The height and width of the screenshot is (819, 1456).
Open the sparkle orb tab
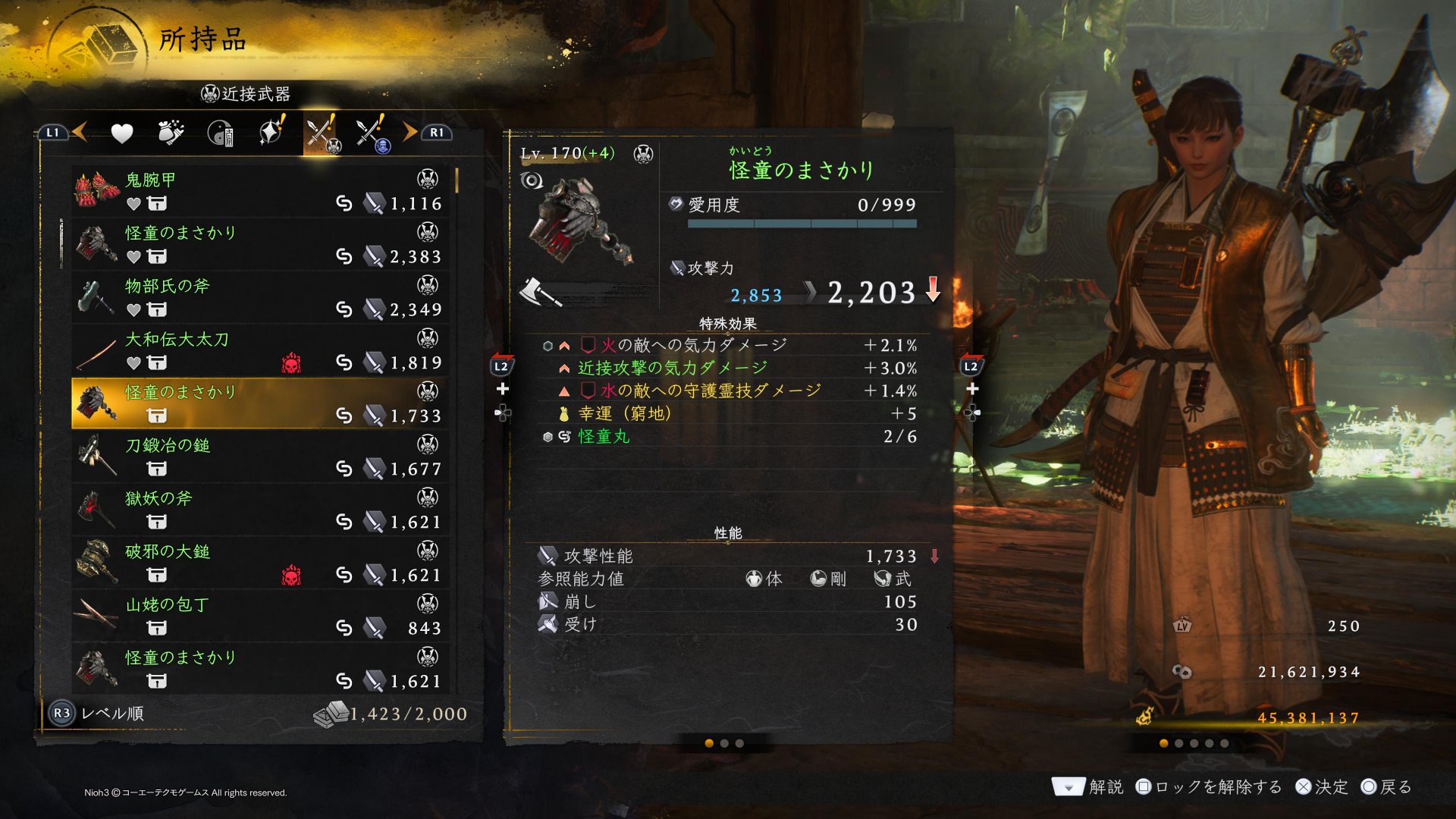click(271, 133)
